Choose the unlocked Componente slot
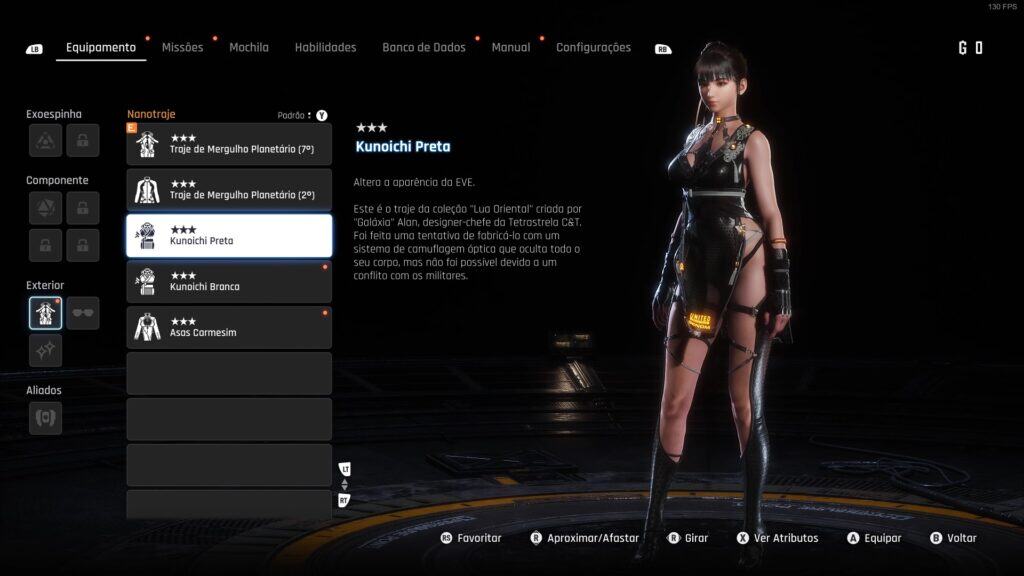Screen dimensions: 1024x576 [45, 208]
